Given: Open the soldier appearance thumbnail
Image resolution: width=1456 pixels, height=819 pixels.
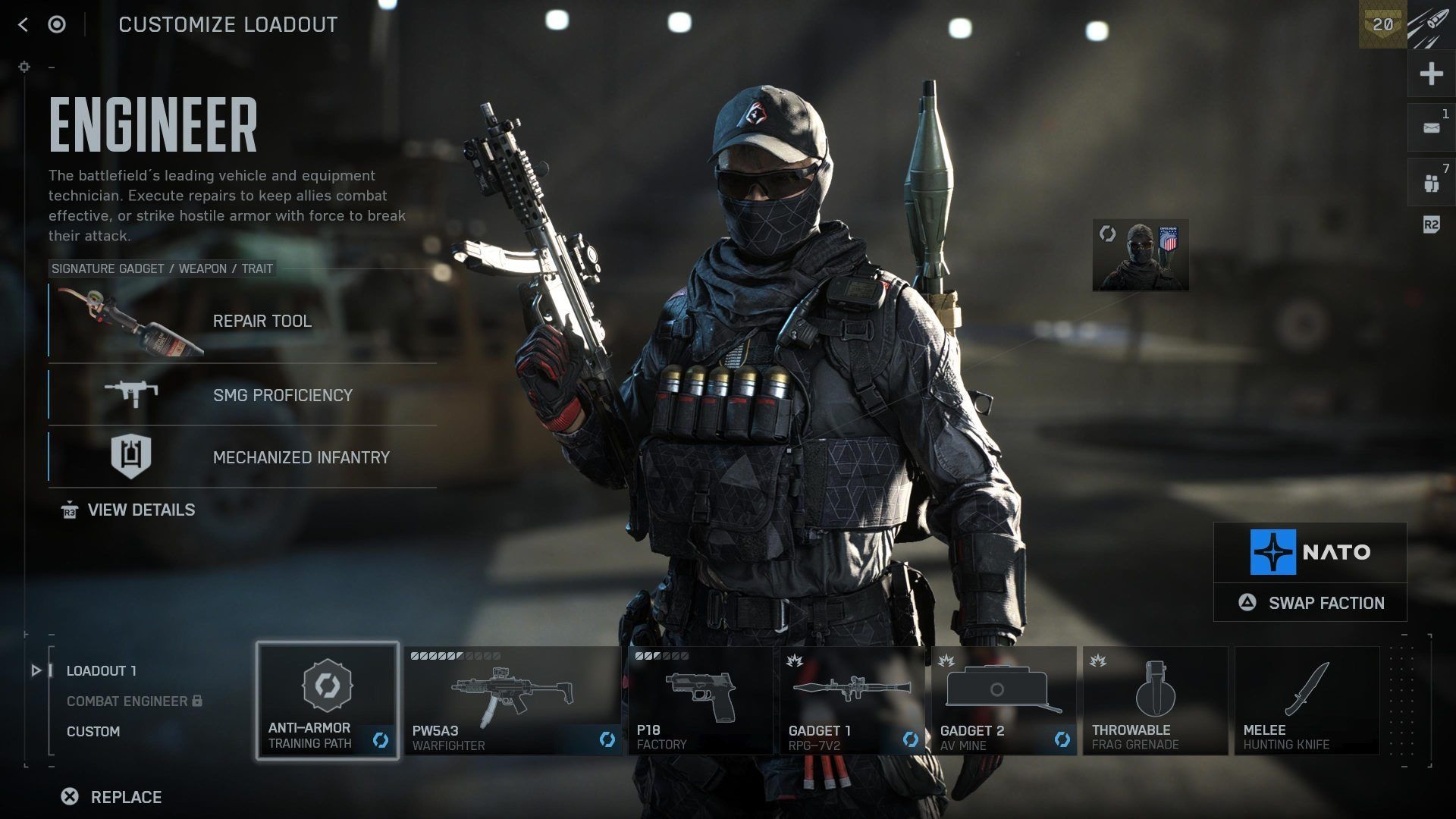Looking at the screenshot, I should [1141, 256].
